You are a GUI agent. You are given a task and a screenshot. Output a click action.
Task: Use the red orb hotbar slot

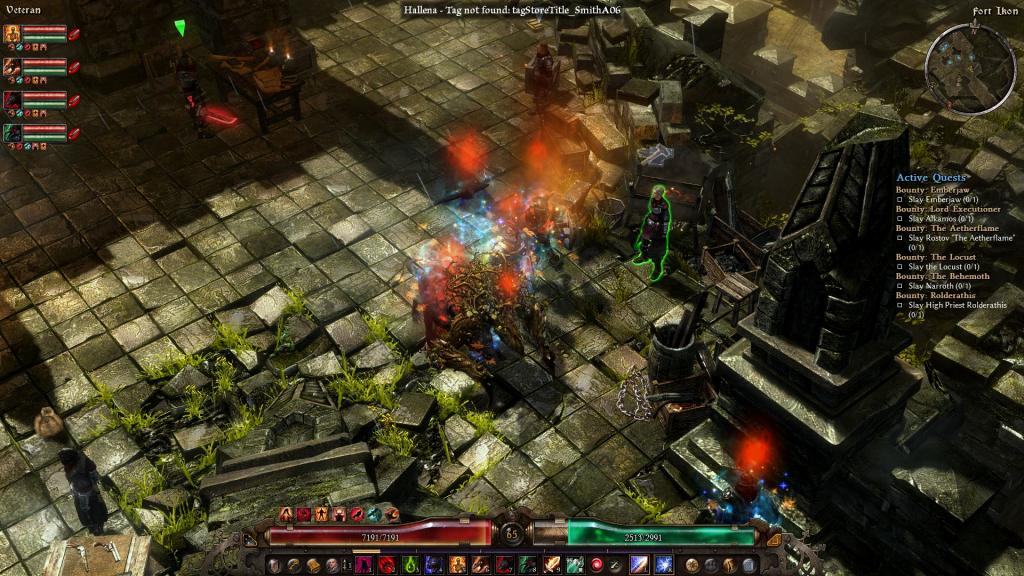597,565
